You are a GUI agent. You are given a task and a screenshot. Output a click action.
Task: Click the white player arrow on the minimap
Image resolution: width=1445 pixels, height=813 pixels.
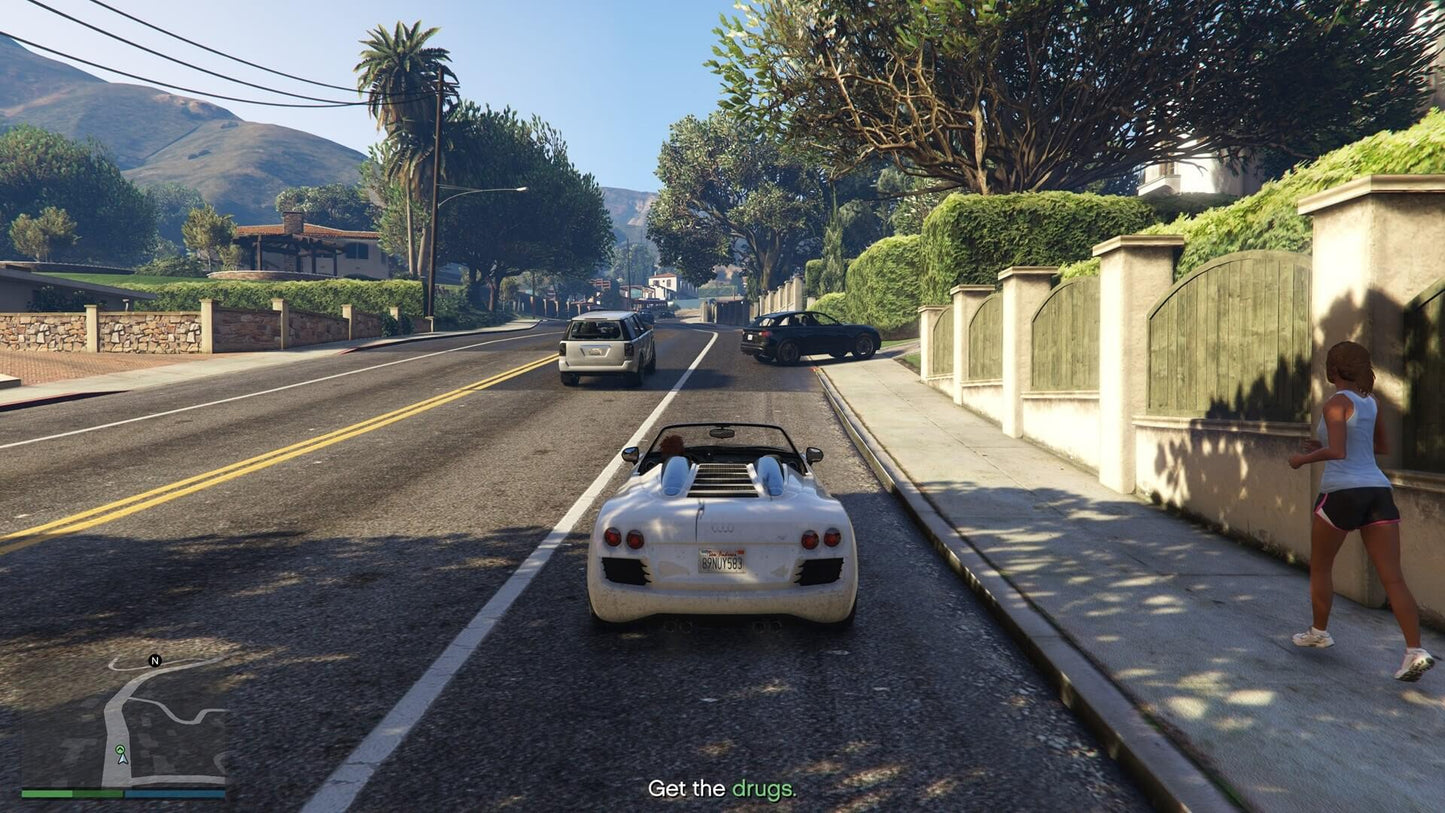coord(123,759)
